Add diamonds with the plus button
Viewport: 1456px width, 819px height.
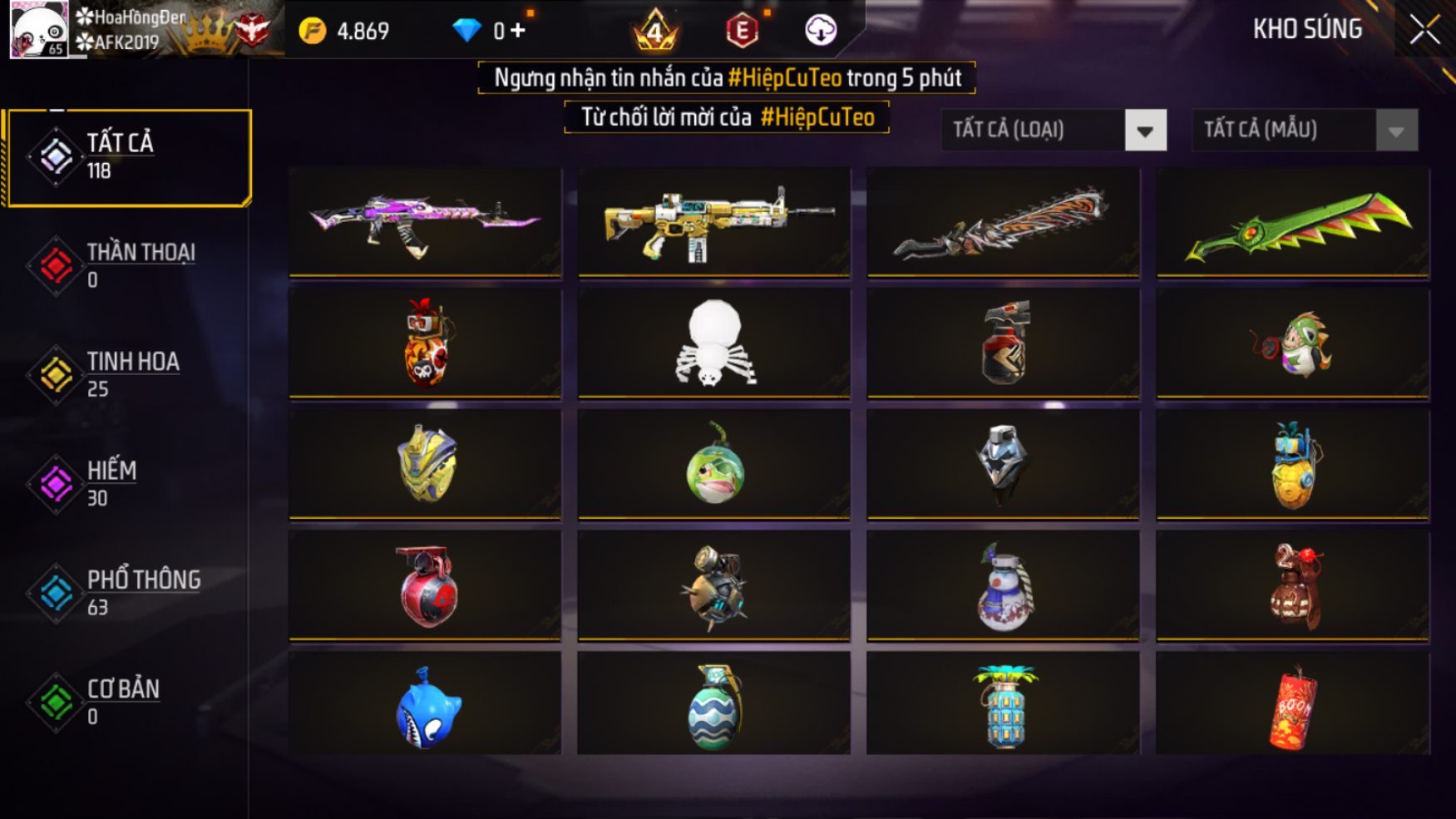point(518,31)
